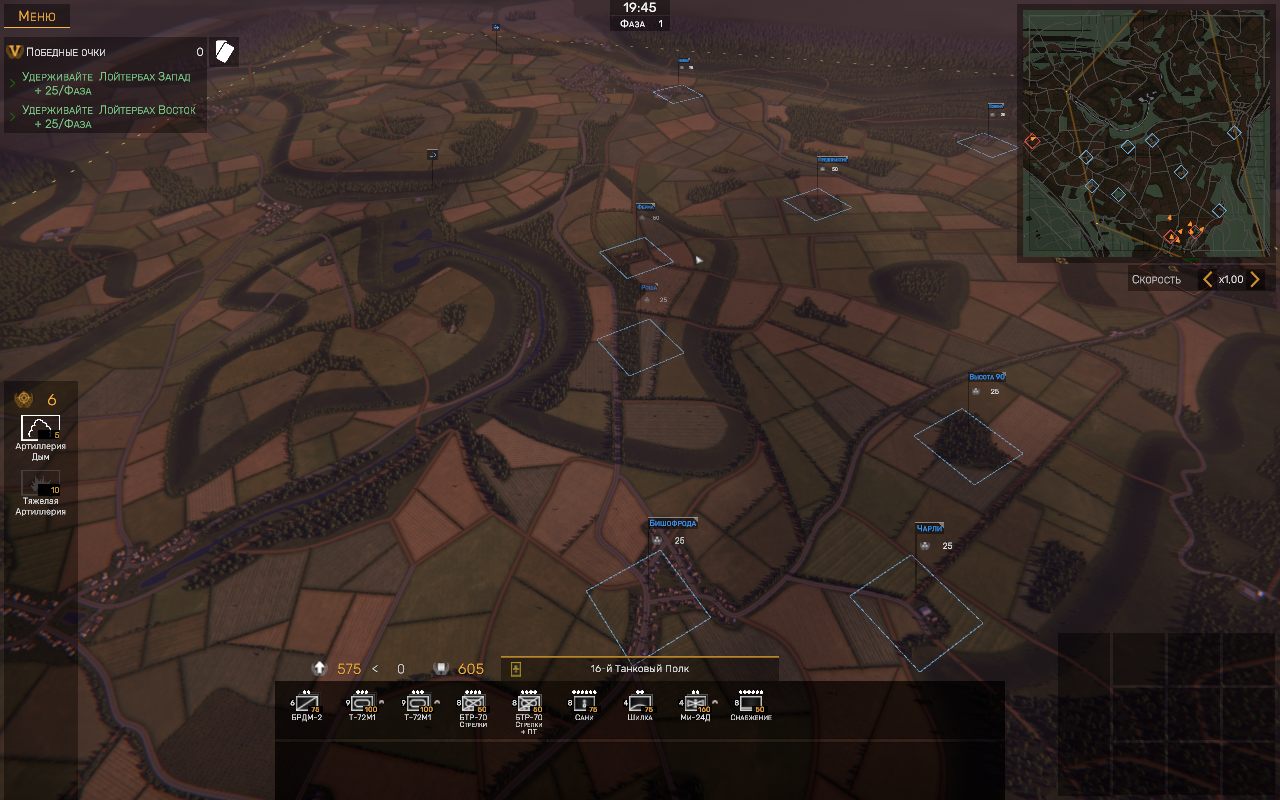Select the Сани mortar unit card
The height and width of the screenshot is (800, 1280).
pos(584,705)
